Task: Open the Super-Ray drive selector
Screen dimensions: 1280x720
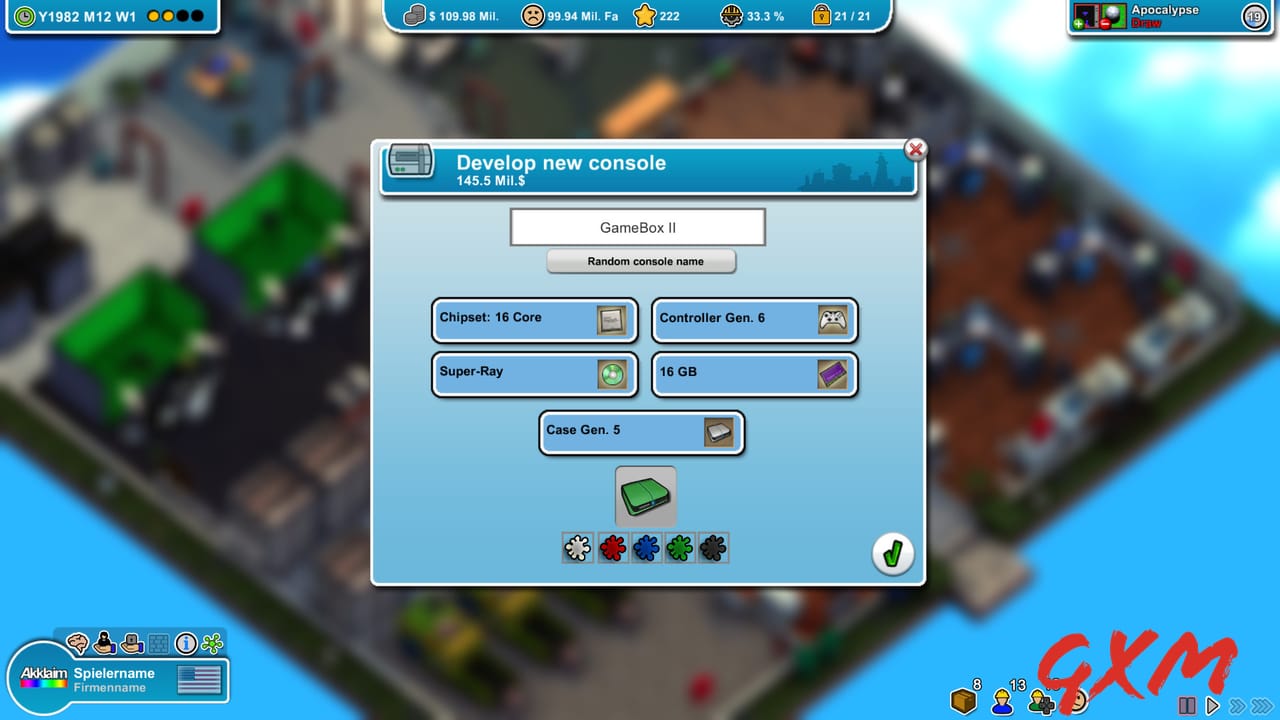Action: (x=534, y=374)
